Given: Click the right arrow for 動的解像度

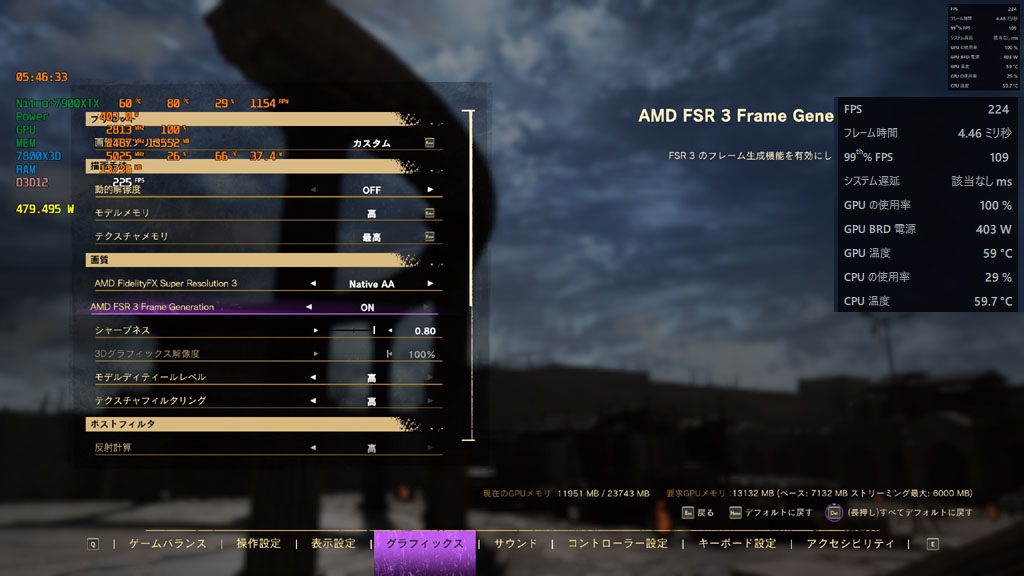Looking at the screenshot, I should (431, 189).
